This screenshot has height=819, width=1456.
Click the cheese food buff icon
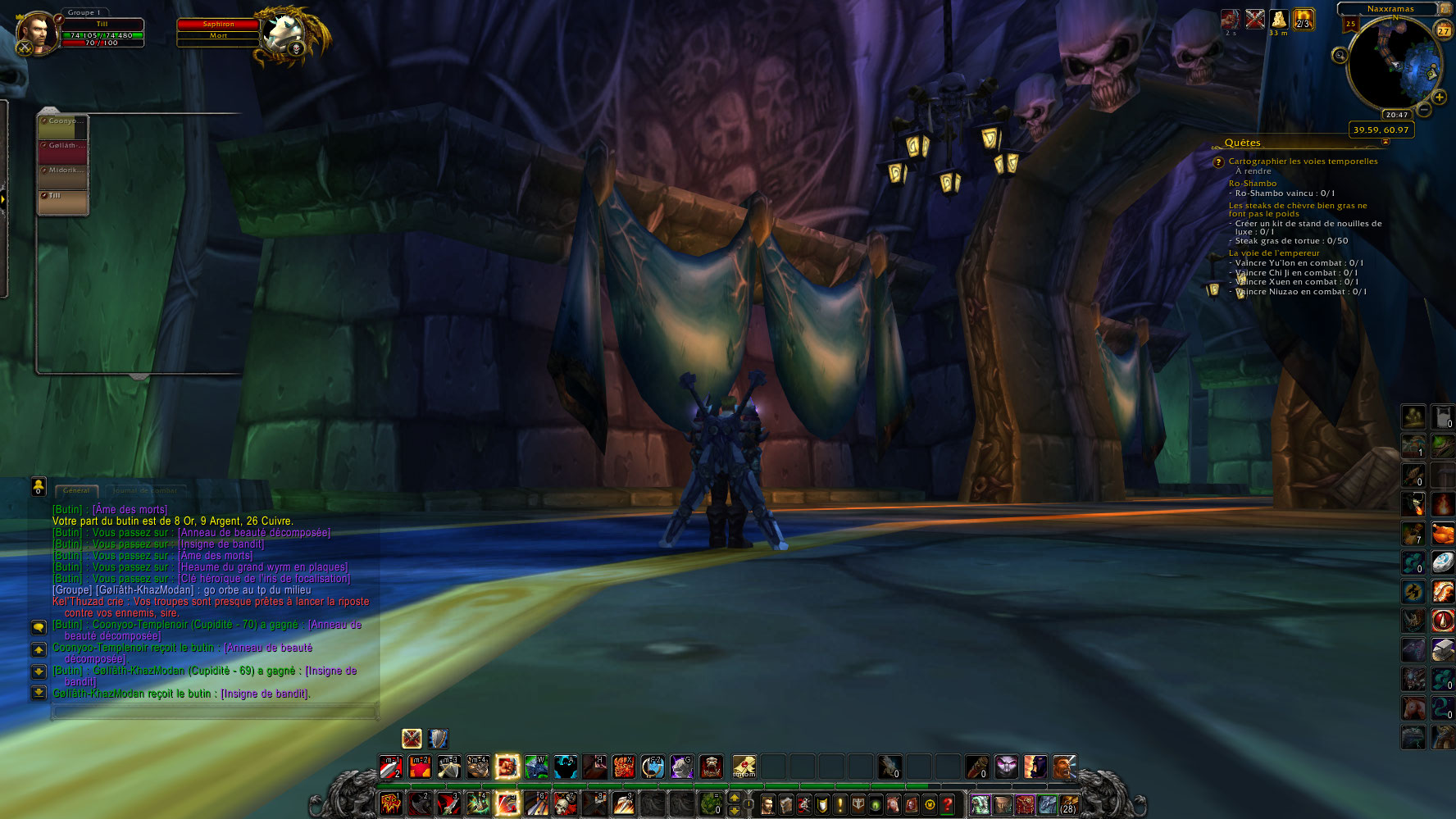[x=1279, y=19]
